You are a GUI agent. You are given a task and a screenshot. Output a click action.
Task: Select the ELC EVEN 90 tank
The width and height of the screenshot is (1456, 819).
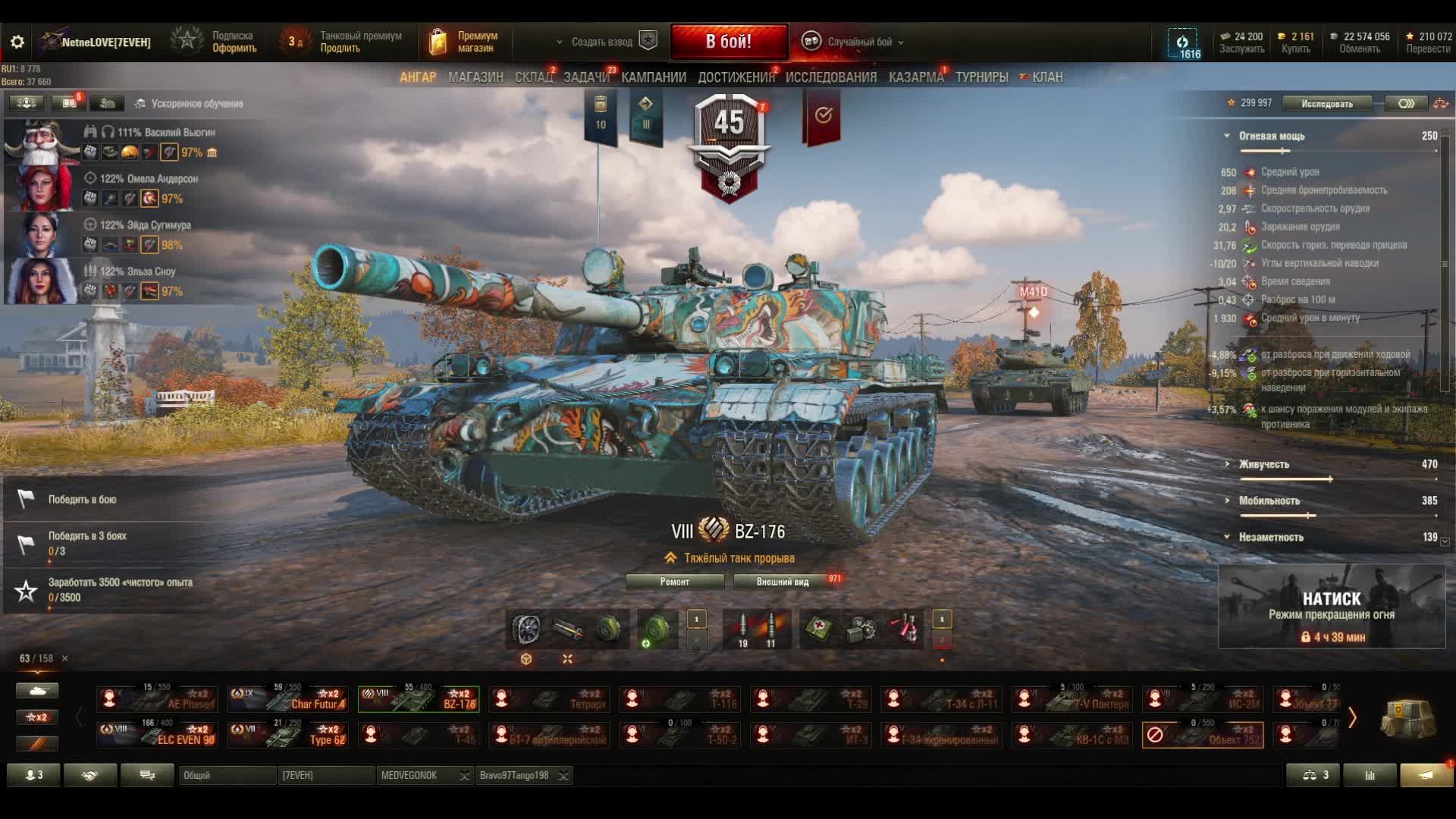tap(158, 734)
